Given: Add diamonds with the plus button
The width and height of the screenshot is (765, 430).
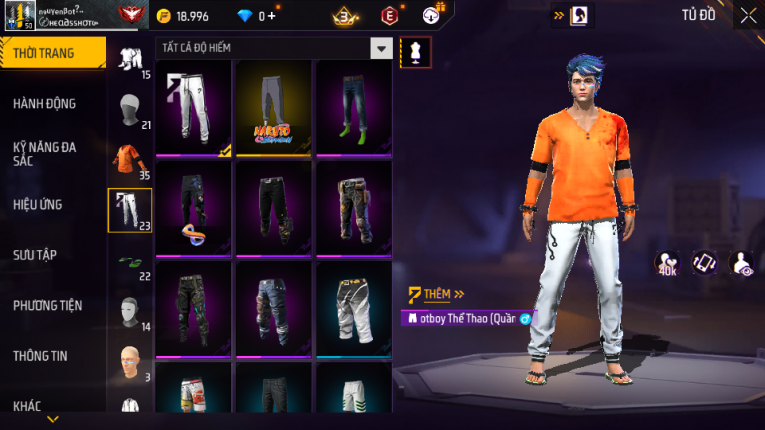Looking at the screenshot, I should click(x=272, y=16).
